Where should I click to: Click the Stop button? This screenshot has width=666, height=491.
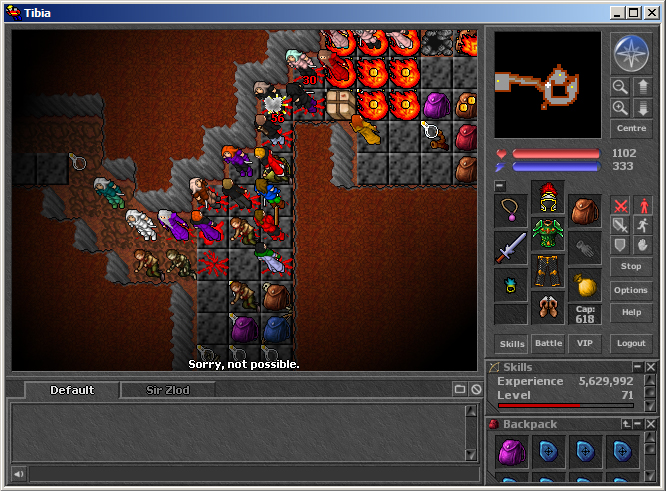(x=631, y=267)
